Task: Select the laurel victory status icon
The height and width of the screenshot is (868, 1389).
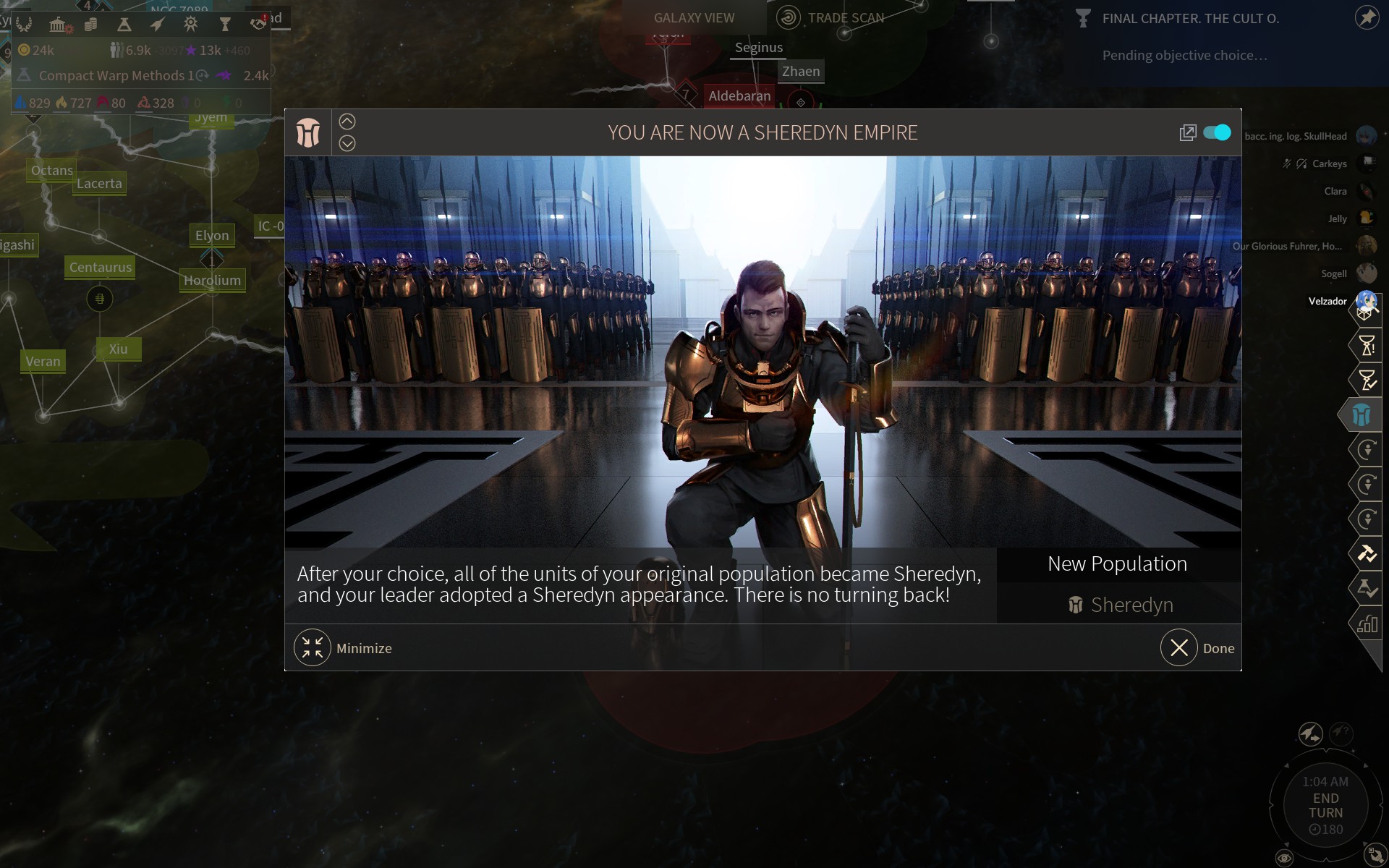Action: [26, 24]
